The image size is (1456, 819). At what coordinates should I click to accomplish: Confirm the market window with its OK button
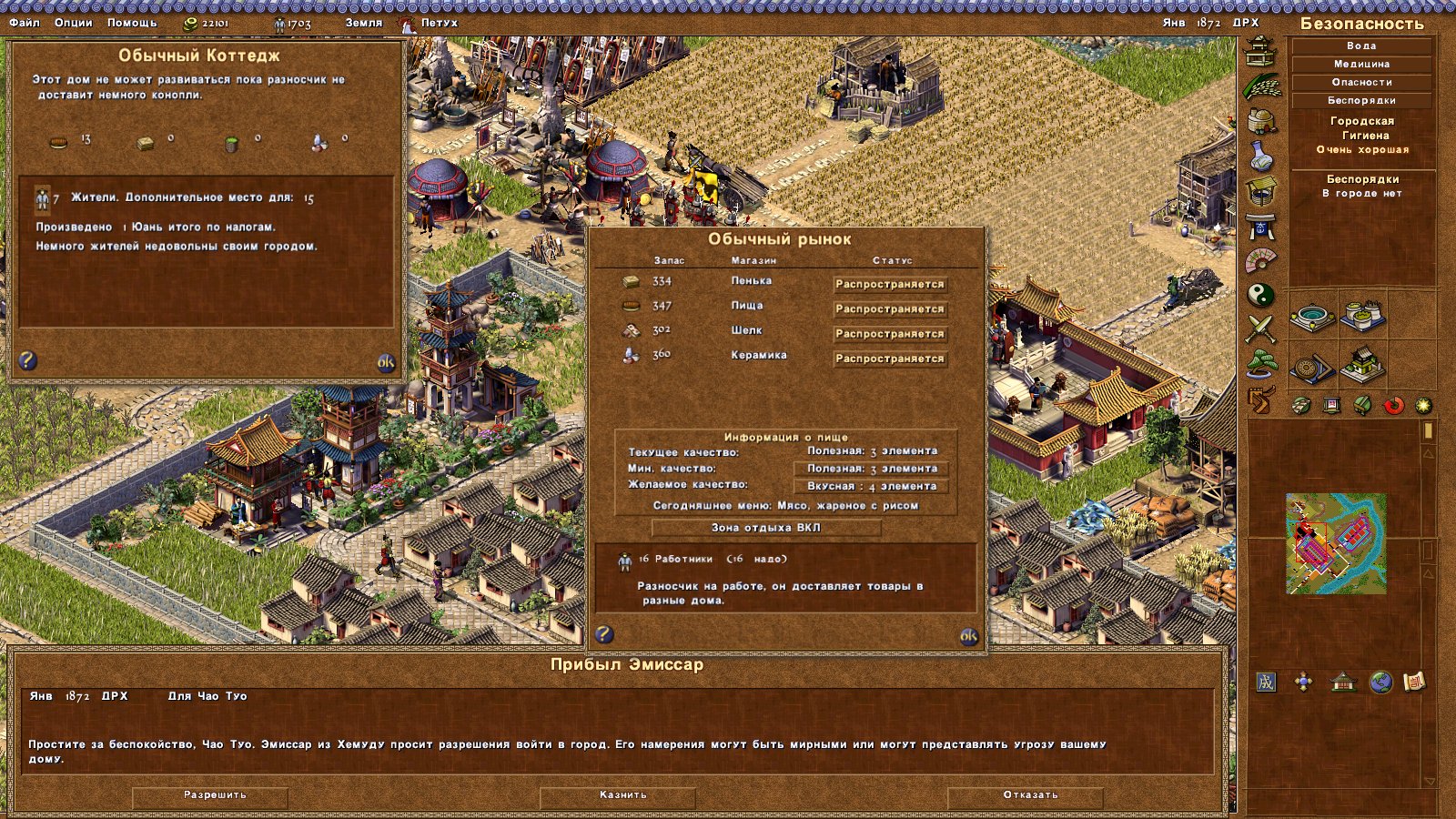pos(969,636)
